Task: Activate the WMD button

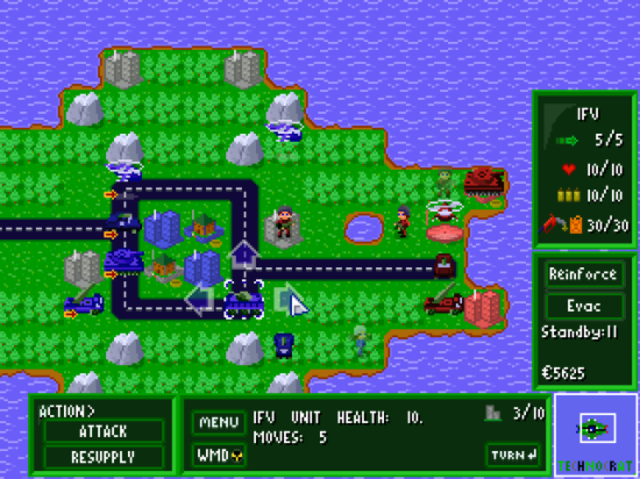Action: coord(218,455)
